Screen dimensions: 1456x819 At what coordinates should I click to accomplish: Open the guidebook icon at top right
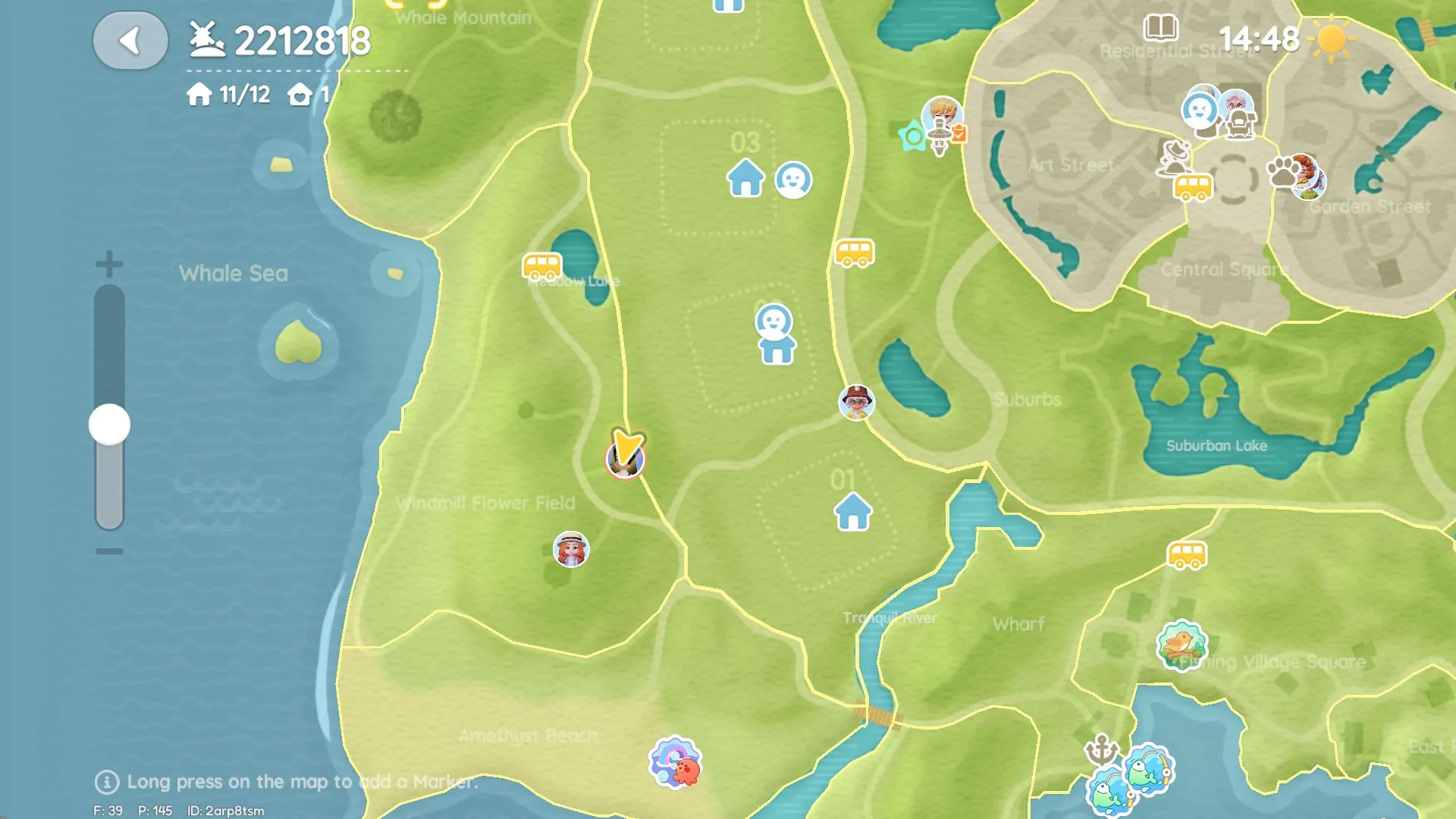(x=1161, y=29)
